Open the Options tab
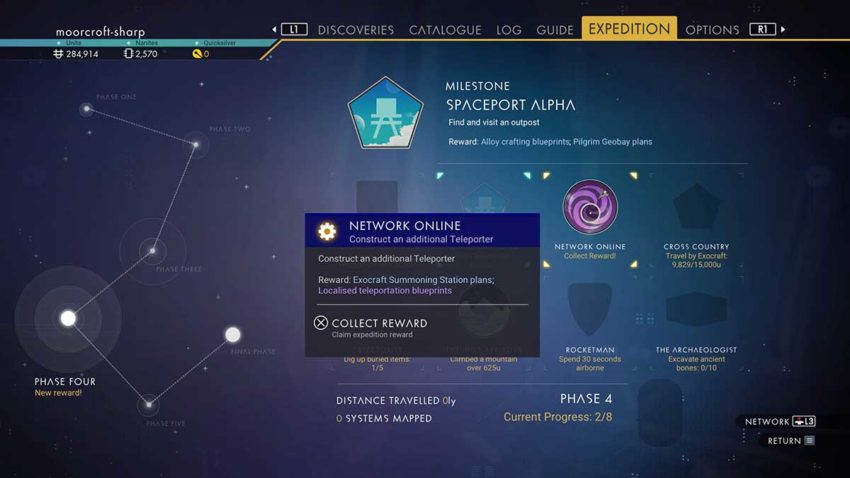The height and width of the screenshot is (478, 850). point(712,30)
